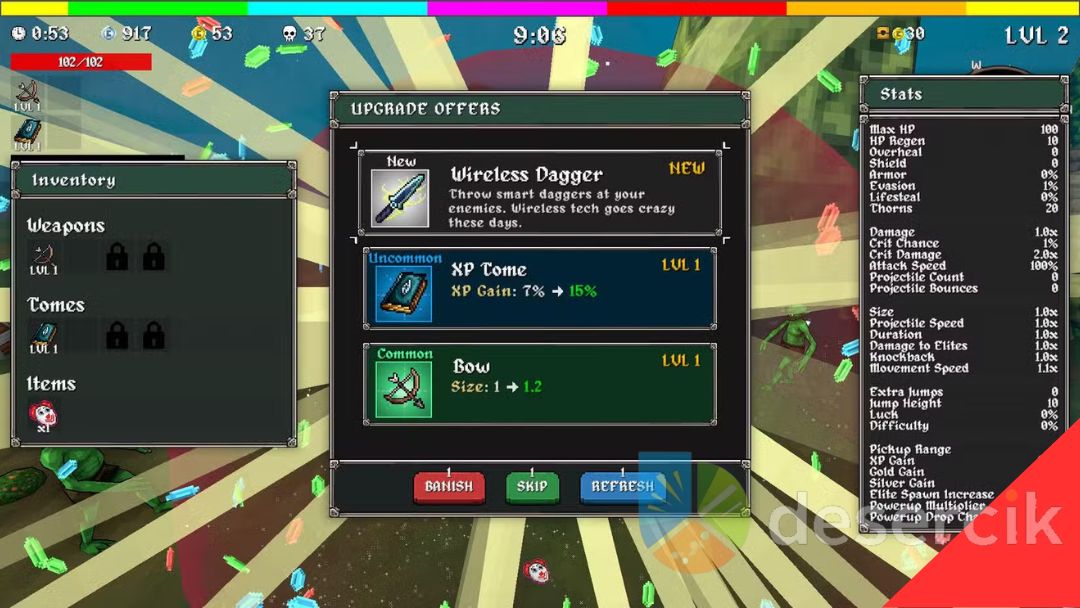
Task: Refresh the upgrade offers
Action: coord(622,487)
